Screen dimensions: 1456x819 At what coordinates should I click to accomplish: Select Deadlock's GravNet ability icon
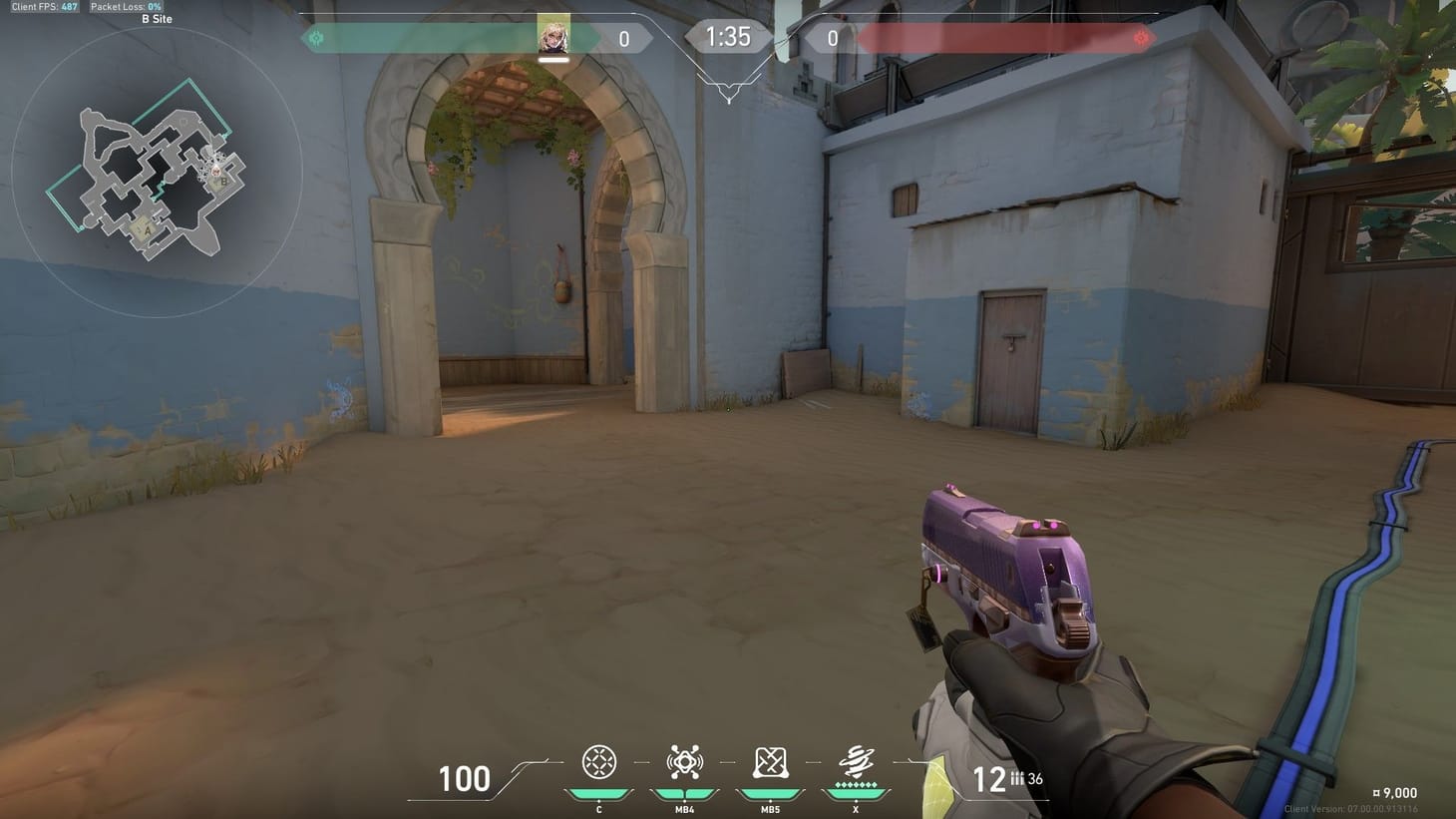[x=598, y=761]
